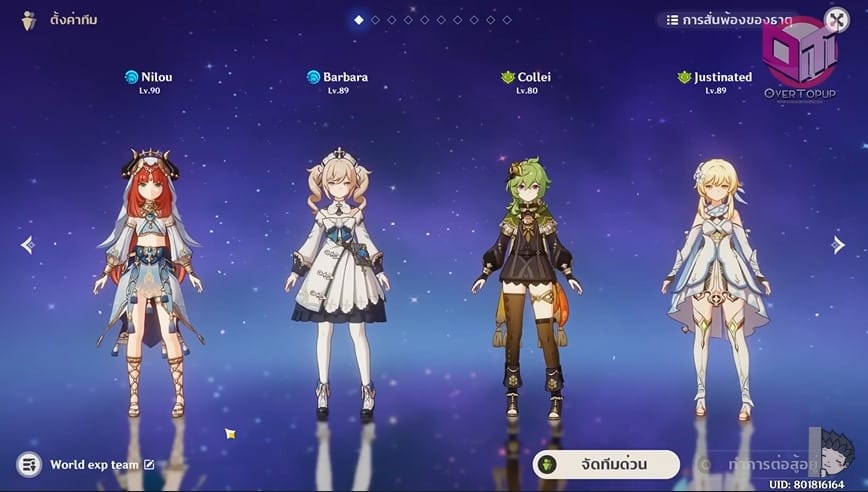
Task: Go to the next team with right arrow
Action: tap(839, 245)
